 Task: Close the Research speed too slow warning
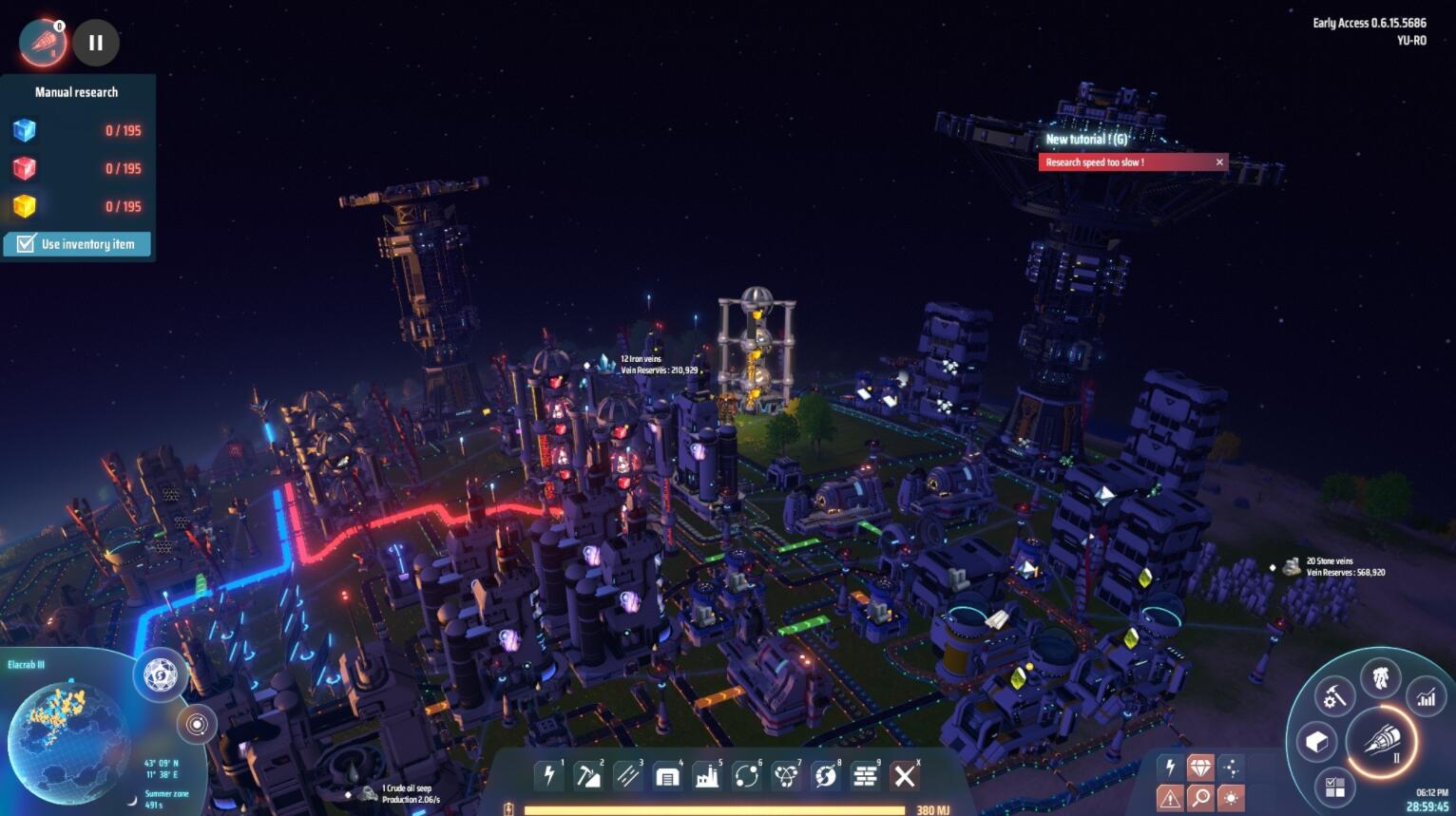click(1219, 162)
